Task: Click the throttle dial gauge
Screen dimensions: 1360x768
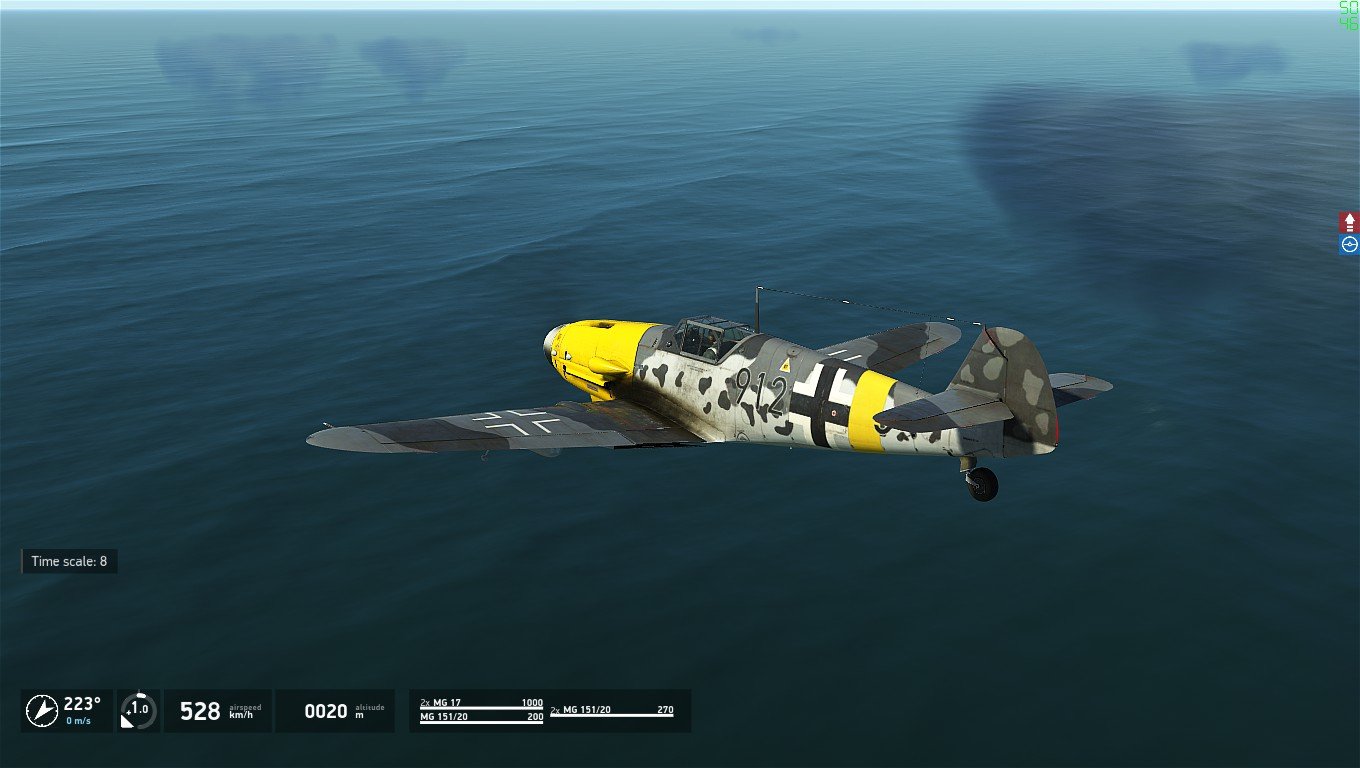Action: (x=139, y=711)
